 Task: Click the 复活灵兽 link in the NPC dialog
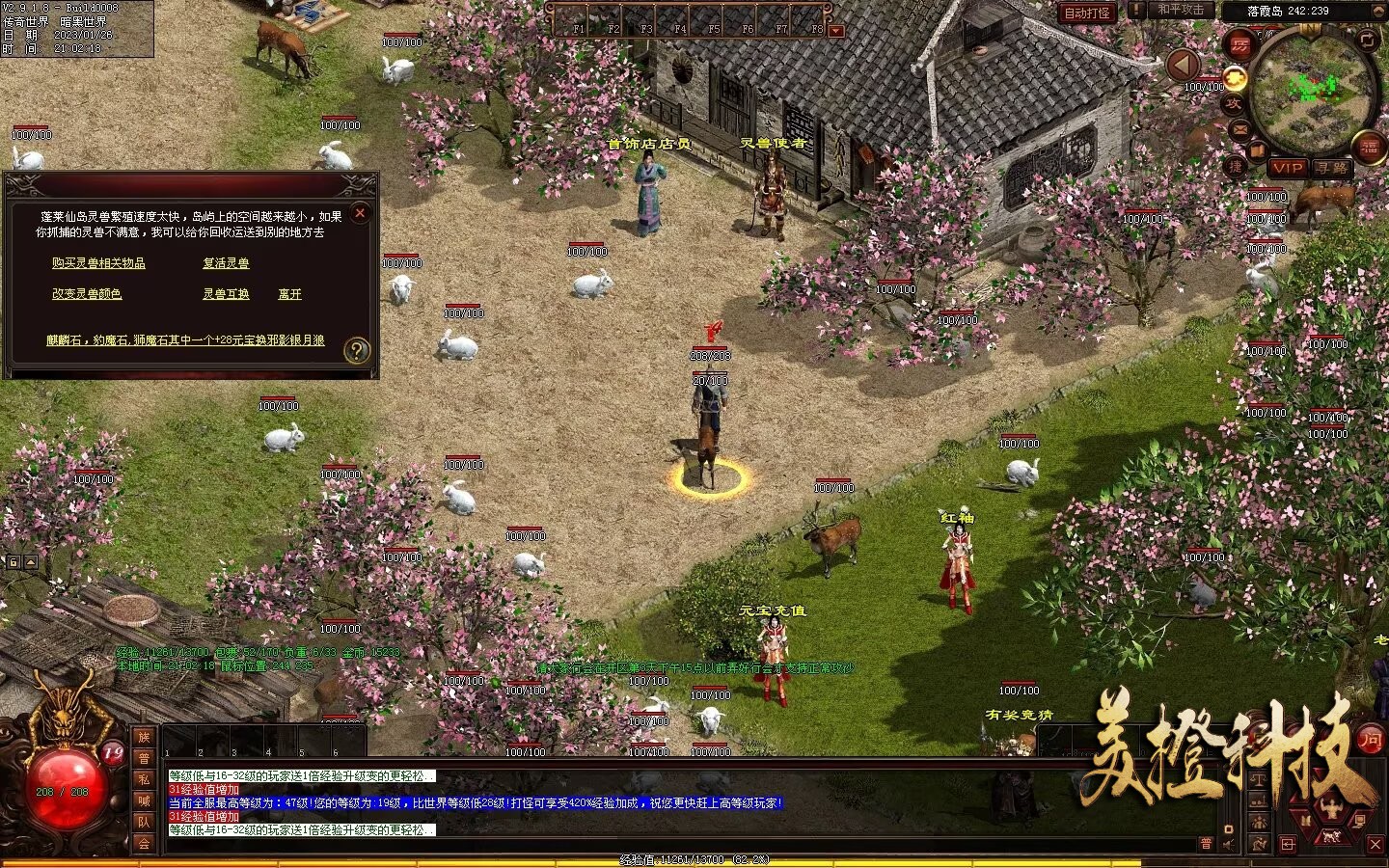(224, 262)
